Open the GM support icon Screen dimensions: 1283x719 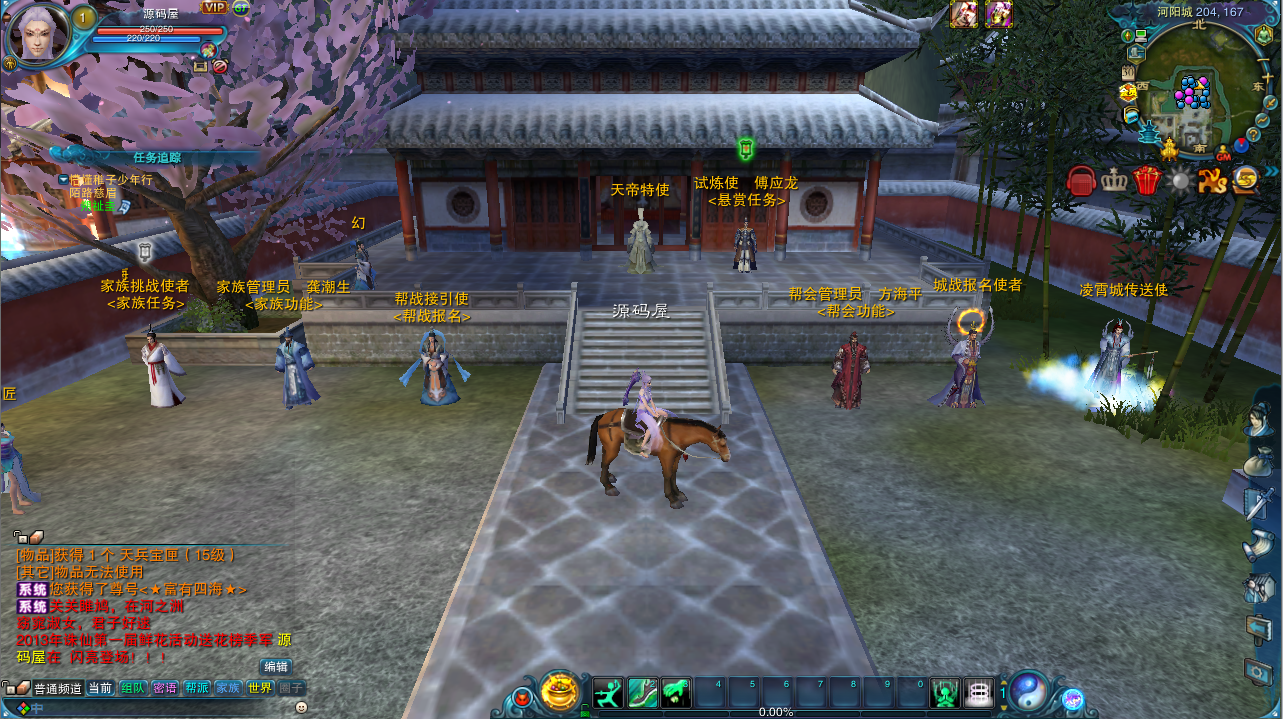1223,155
